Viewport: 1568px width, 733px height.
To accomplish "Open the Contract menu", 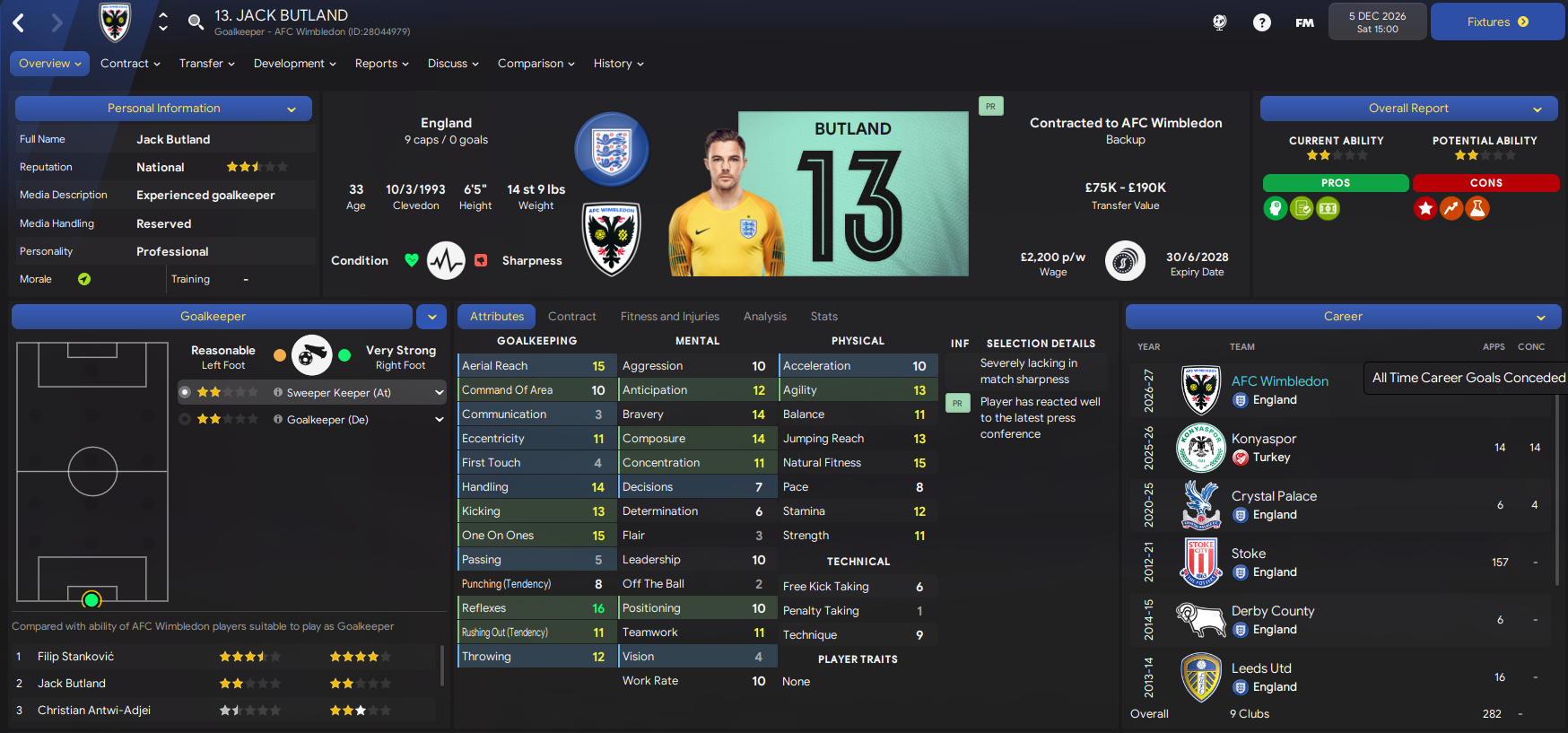I will click(130, 64).
